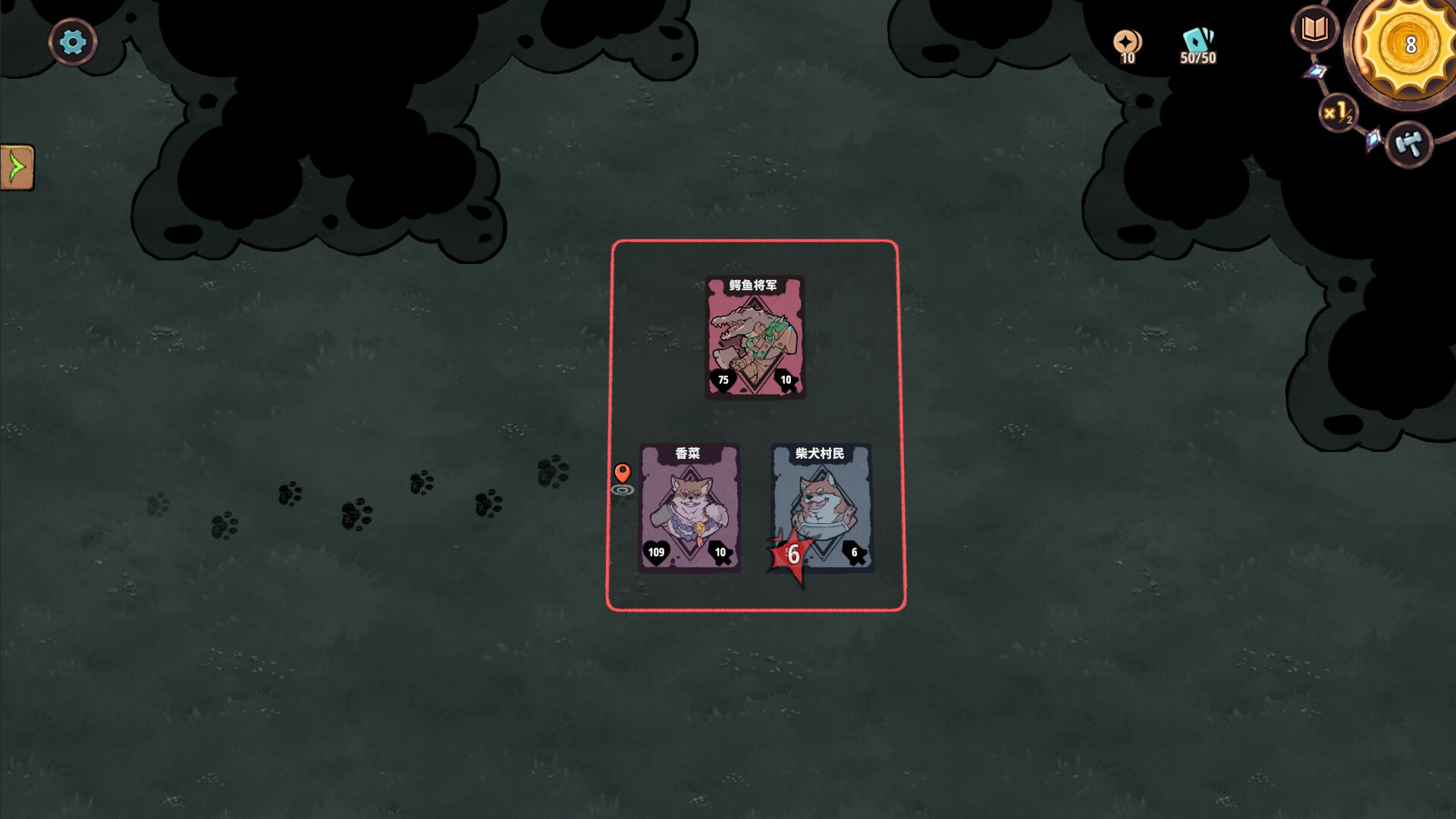The image size is (1456, 819).
Task: Click the coin currency icon showing 10
Action: 1127,43
